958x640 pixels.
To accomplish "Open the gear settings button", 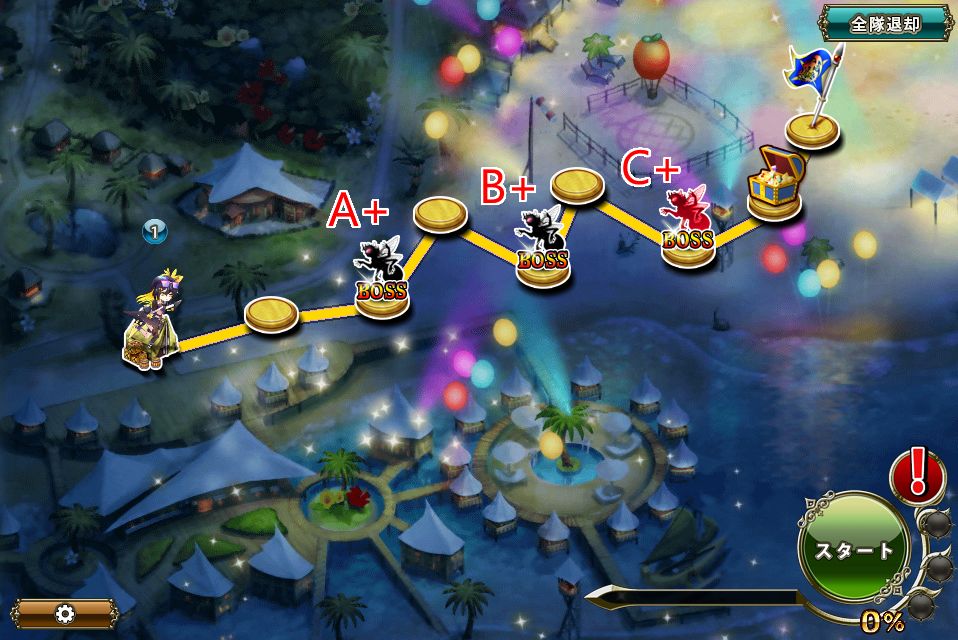I will (66, 612).
